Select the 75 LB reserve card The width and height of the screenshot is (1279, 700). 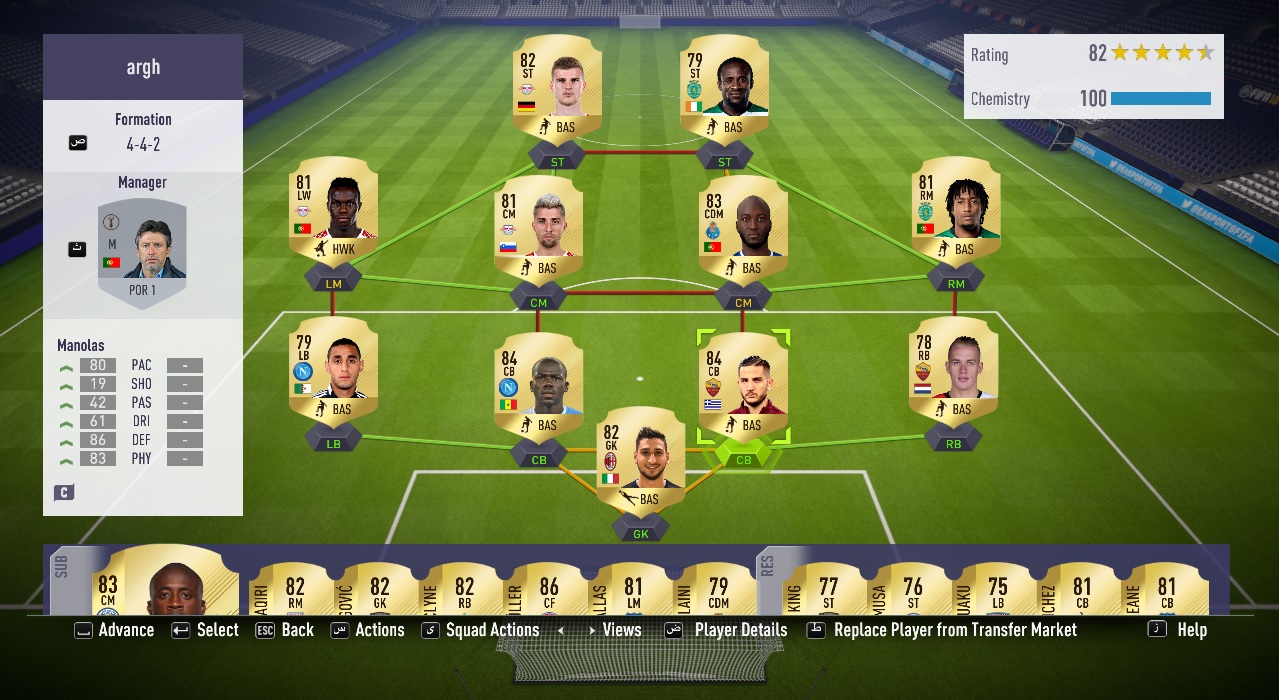click(998, 590)
